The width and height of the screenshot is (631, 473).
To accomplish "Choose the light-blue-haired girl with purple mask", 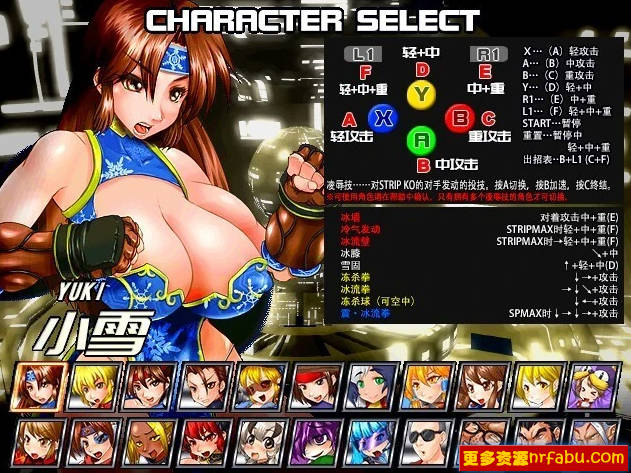I will (x=372, y=440).
